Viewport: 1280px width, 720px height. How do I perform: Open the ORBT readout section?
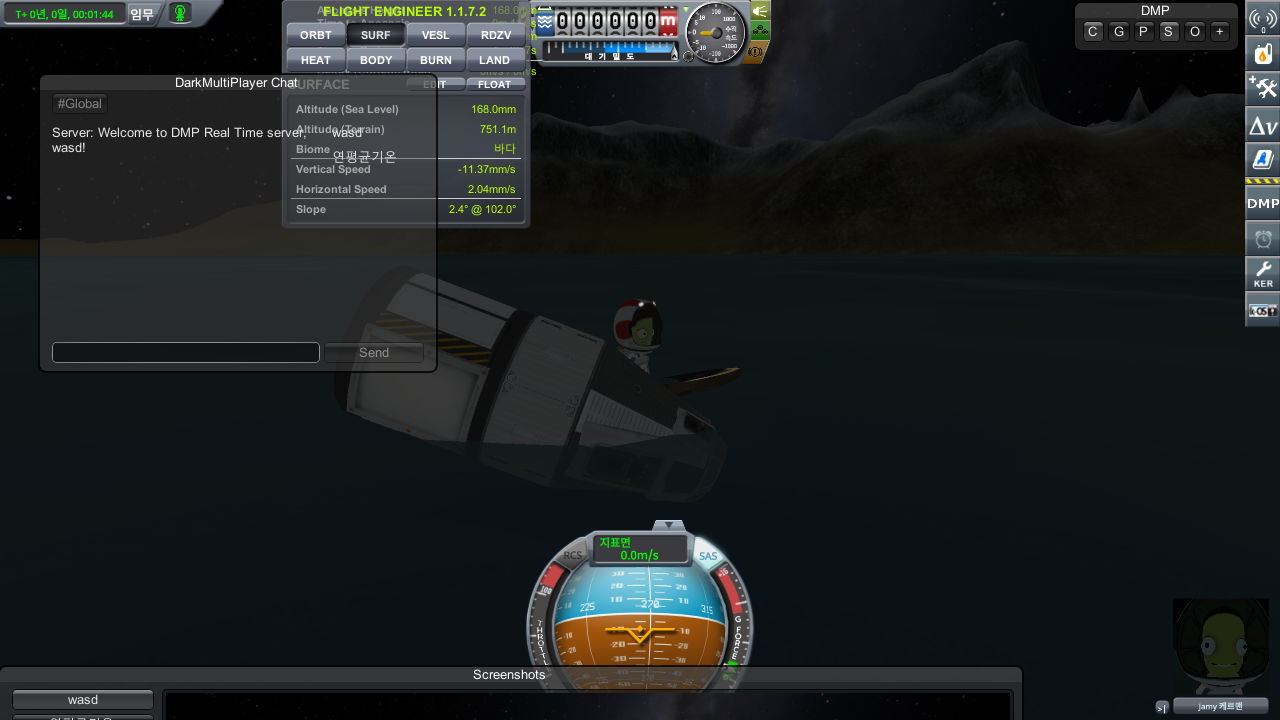click(316, 35)
